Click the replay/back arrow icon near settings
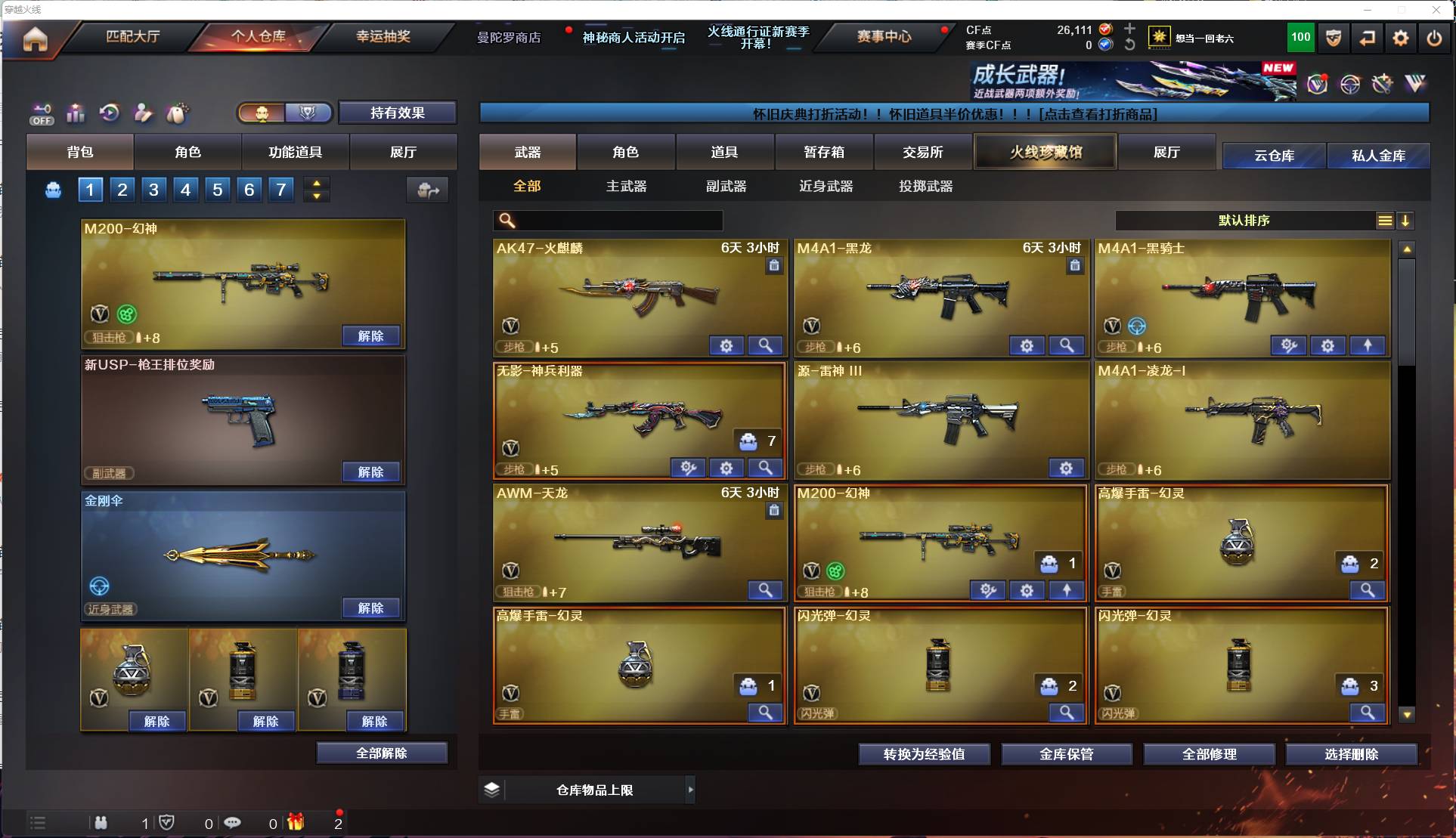The height and width of the screenshot is (838, 1456). (1367, 37)
